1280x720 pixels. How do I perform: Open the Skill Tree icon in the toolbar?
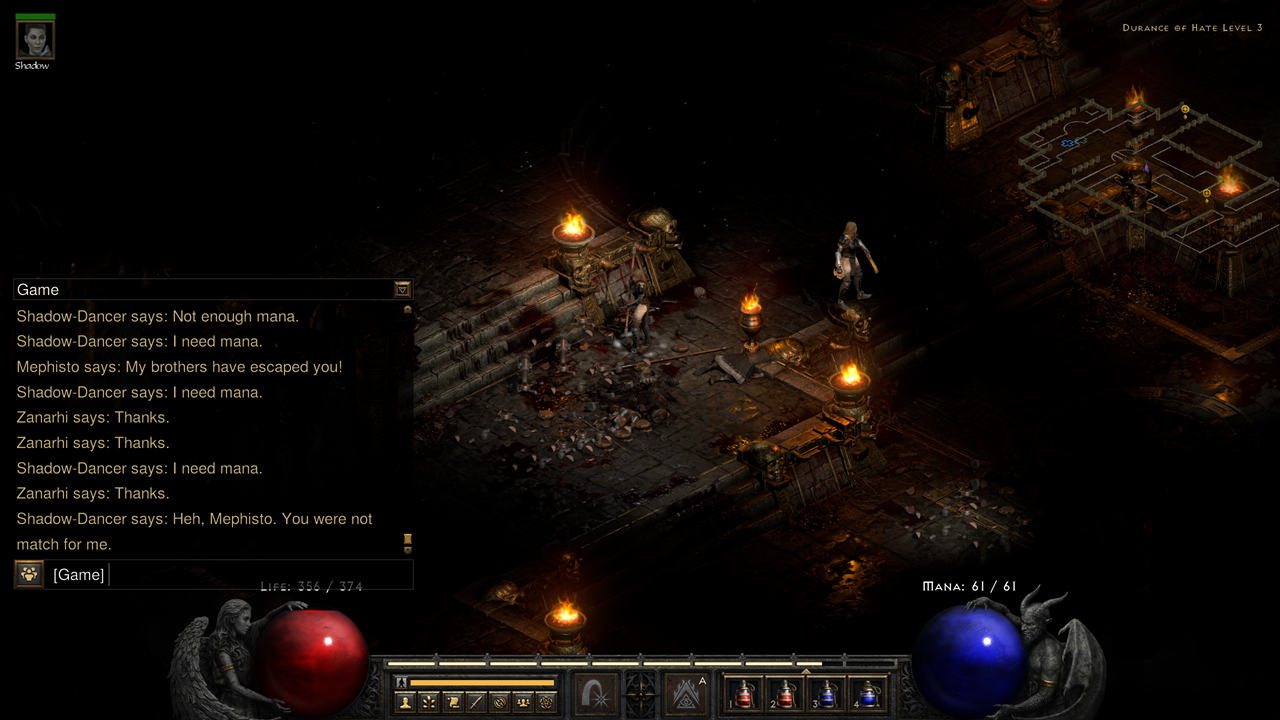click(x=429, y=702)
